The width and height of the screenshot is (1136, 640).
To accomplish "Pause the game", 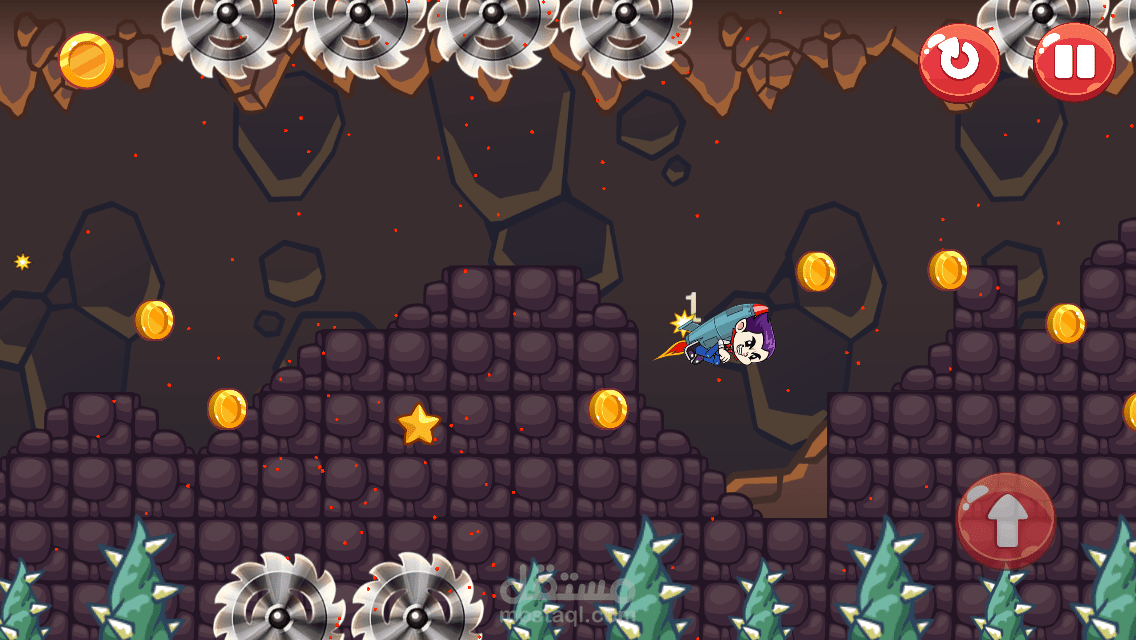I will 1074,62.
